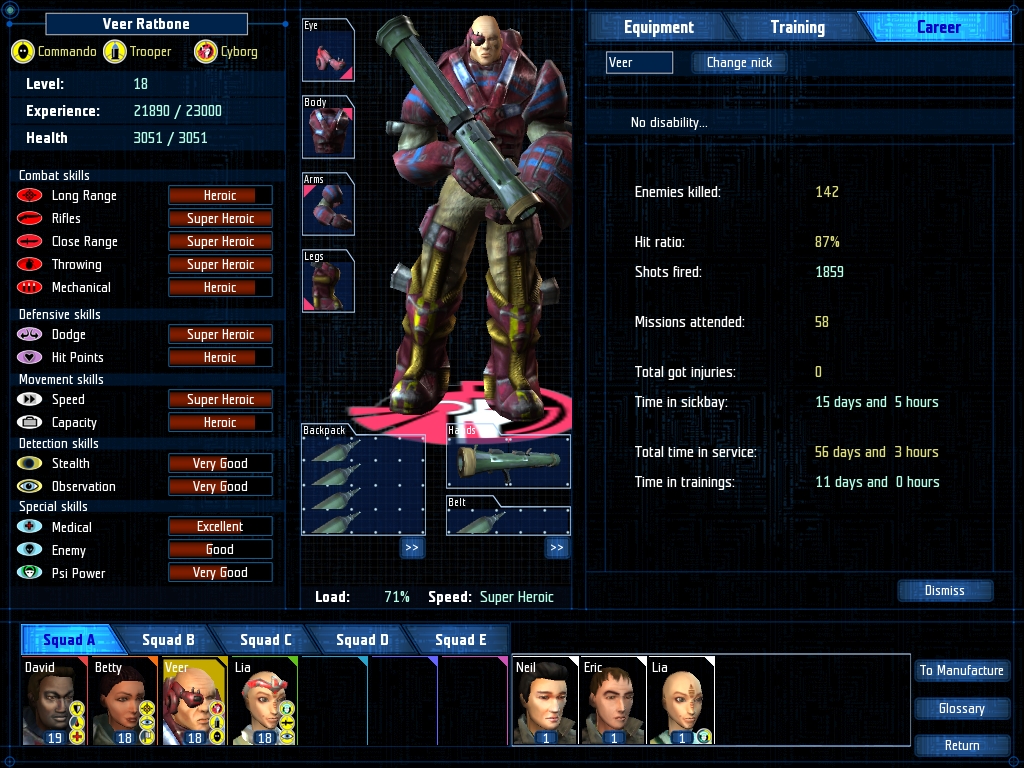
Task: Select the Squad B tab
Action: point(168,640)
